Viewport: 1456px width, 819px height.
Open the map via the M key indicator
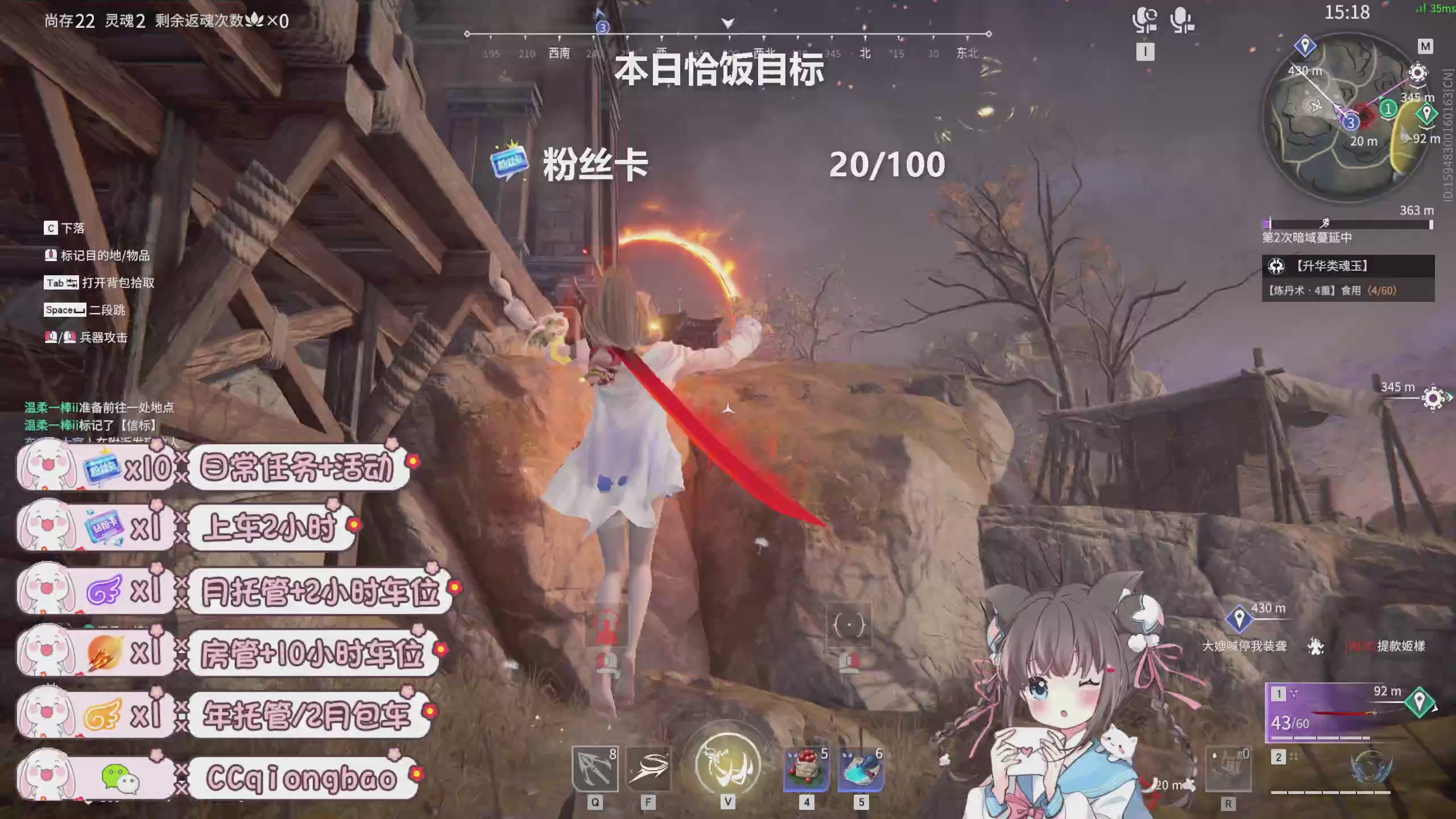(x=1425, y=46)
